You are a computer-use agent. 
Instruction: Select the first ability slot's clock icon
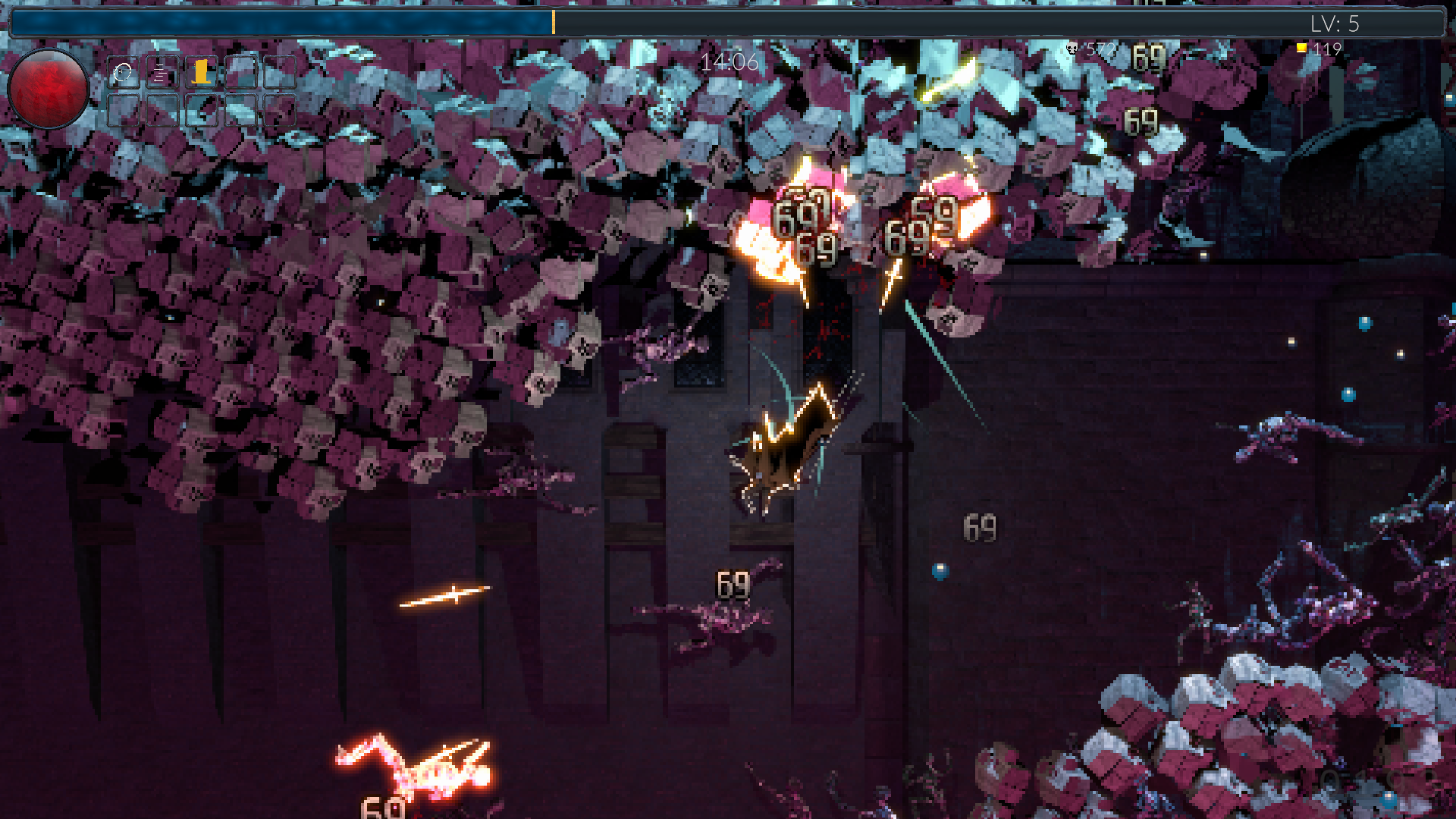123,73
